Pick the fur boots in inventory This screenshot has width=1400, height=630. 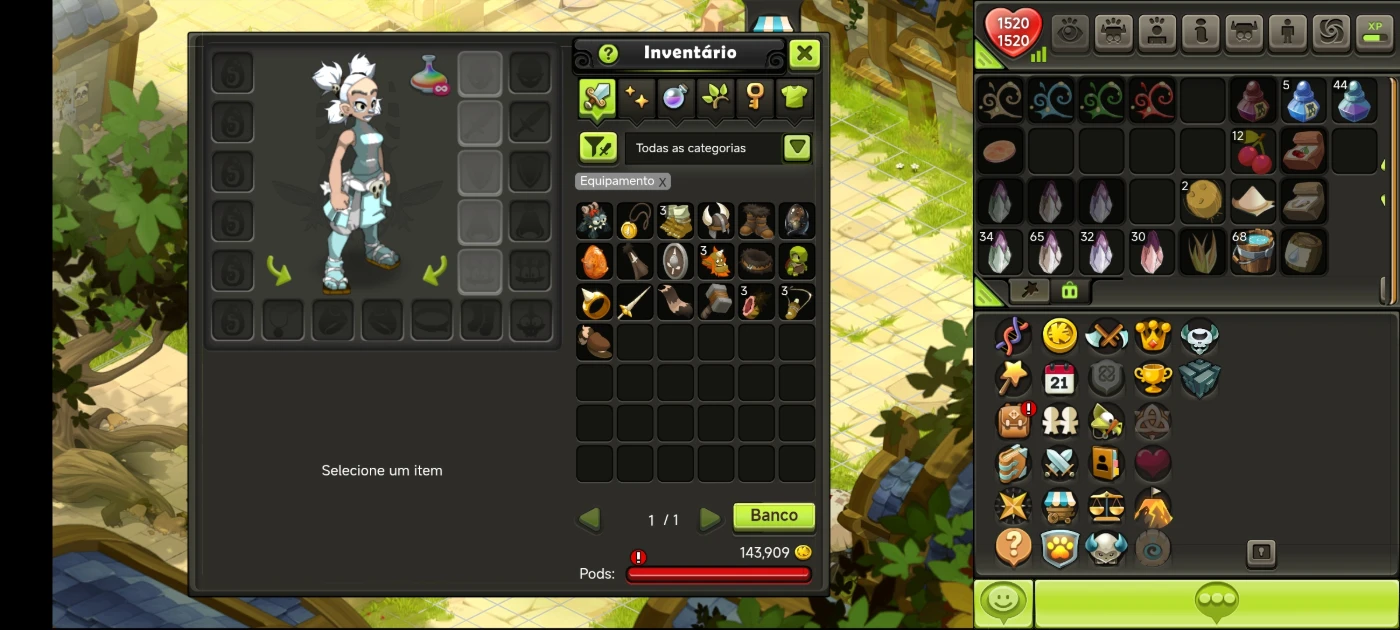pyautogui.click(x=756, y=220)
